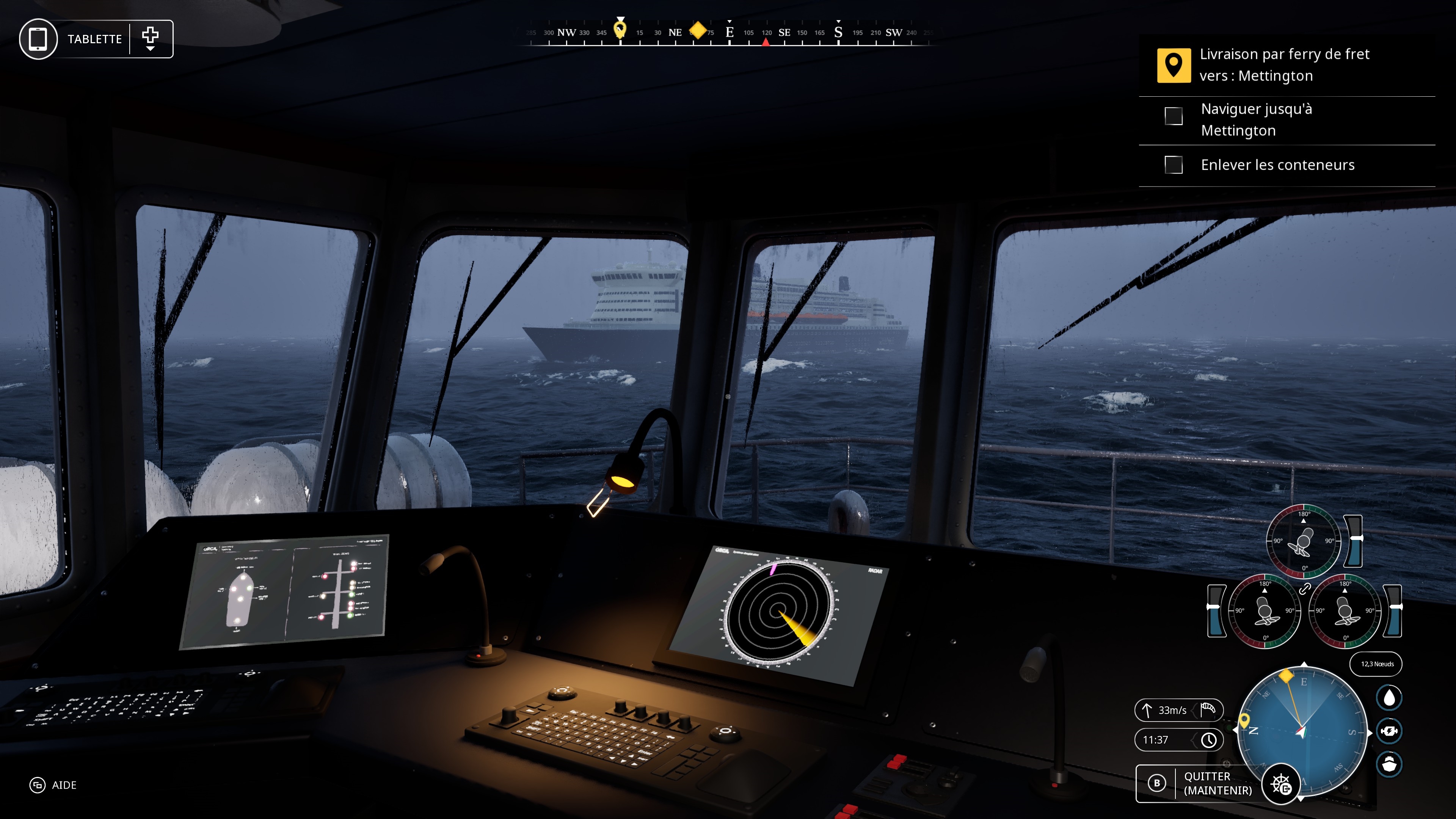Select the ship hull status icon
The height and width of the screenshot is (819, 1456).
(1389, 764)
